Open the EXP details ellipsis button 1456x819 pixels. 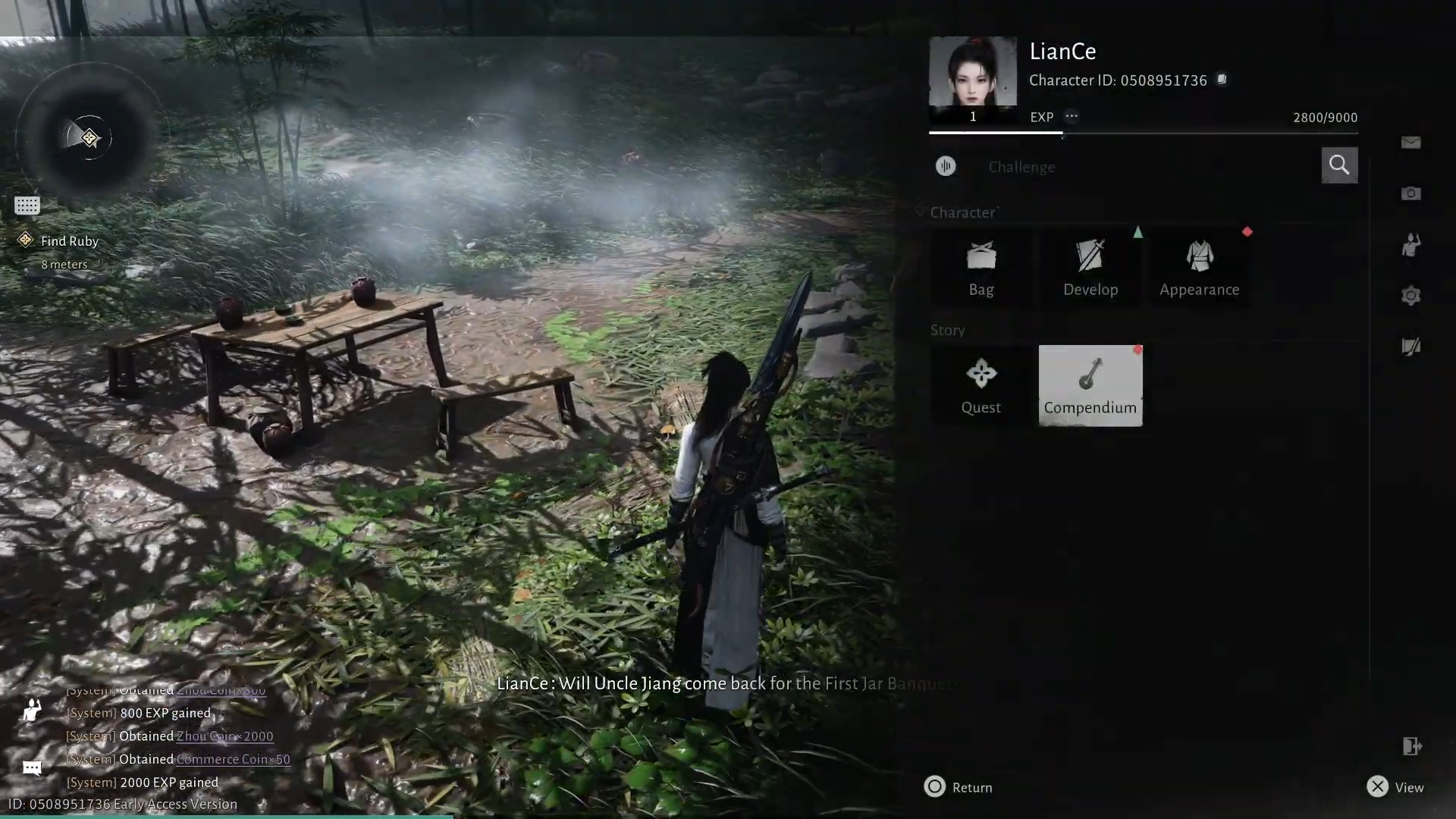click(1071, 116)
